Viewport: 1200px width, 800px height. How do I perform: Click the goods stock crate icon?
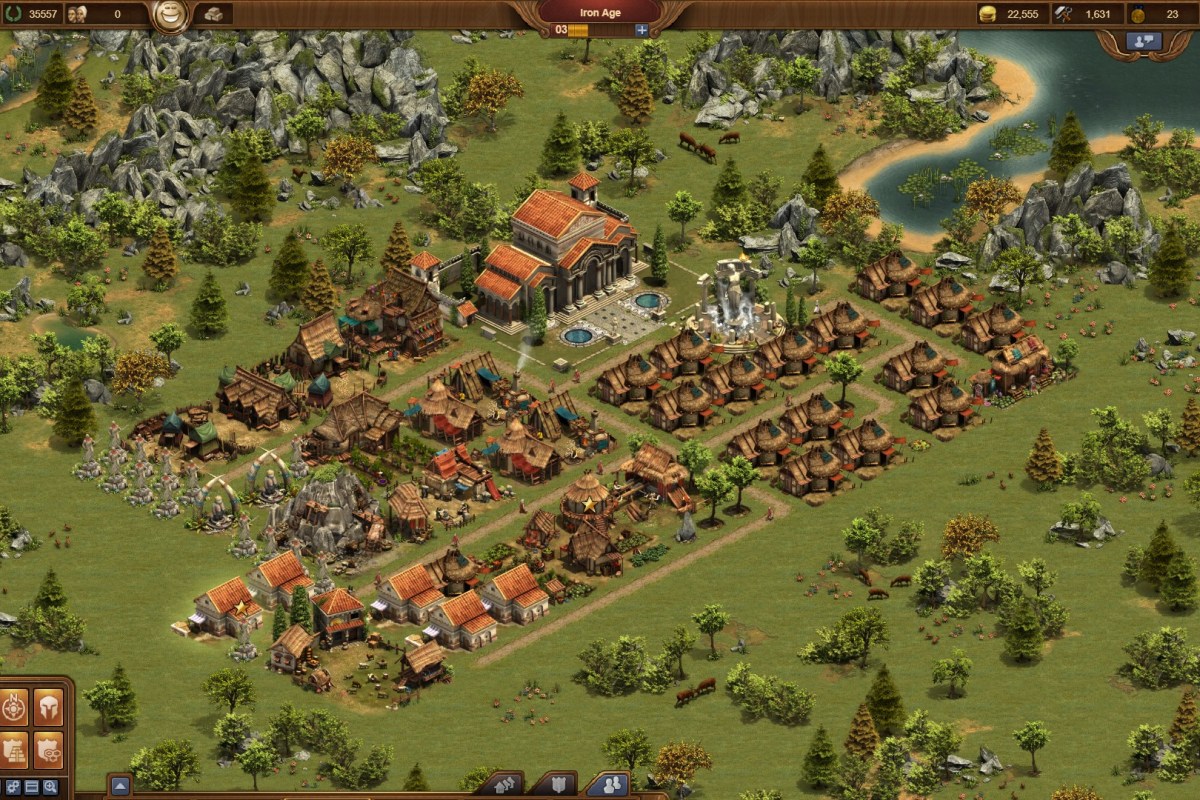[x=213, y=14]
